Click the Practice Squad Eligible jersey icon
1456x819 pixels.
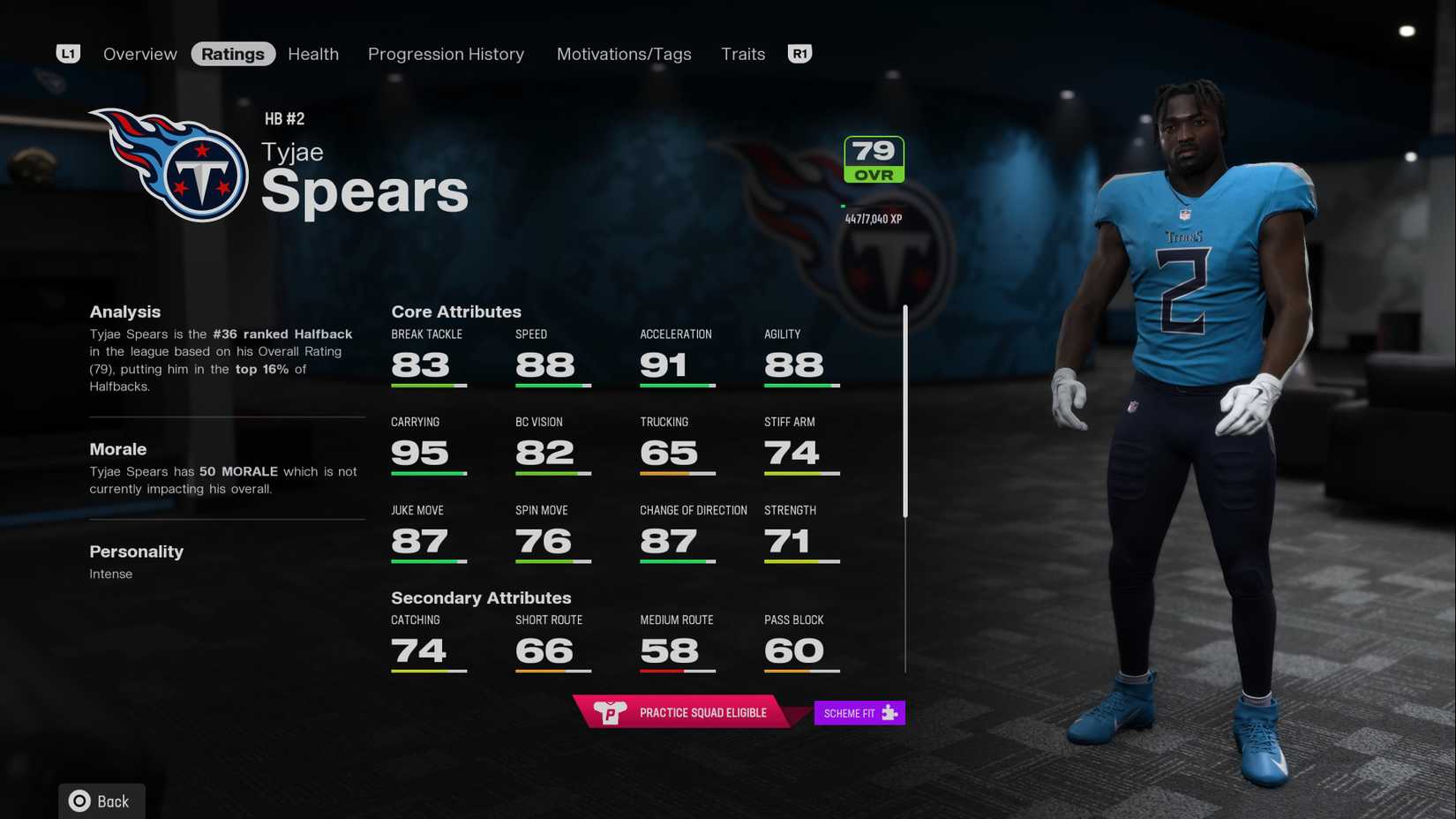[x=612, y=712]
